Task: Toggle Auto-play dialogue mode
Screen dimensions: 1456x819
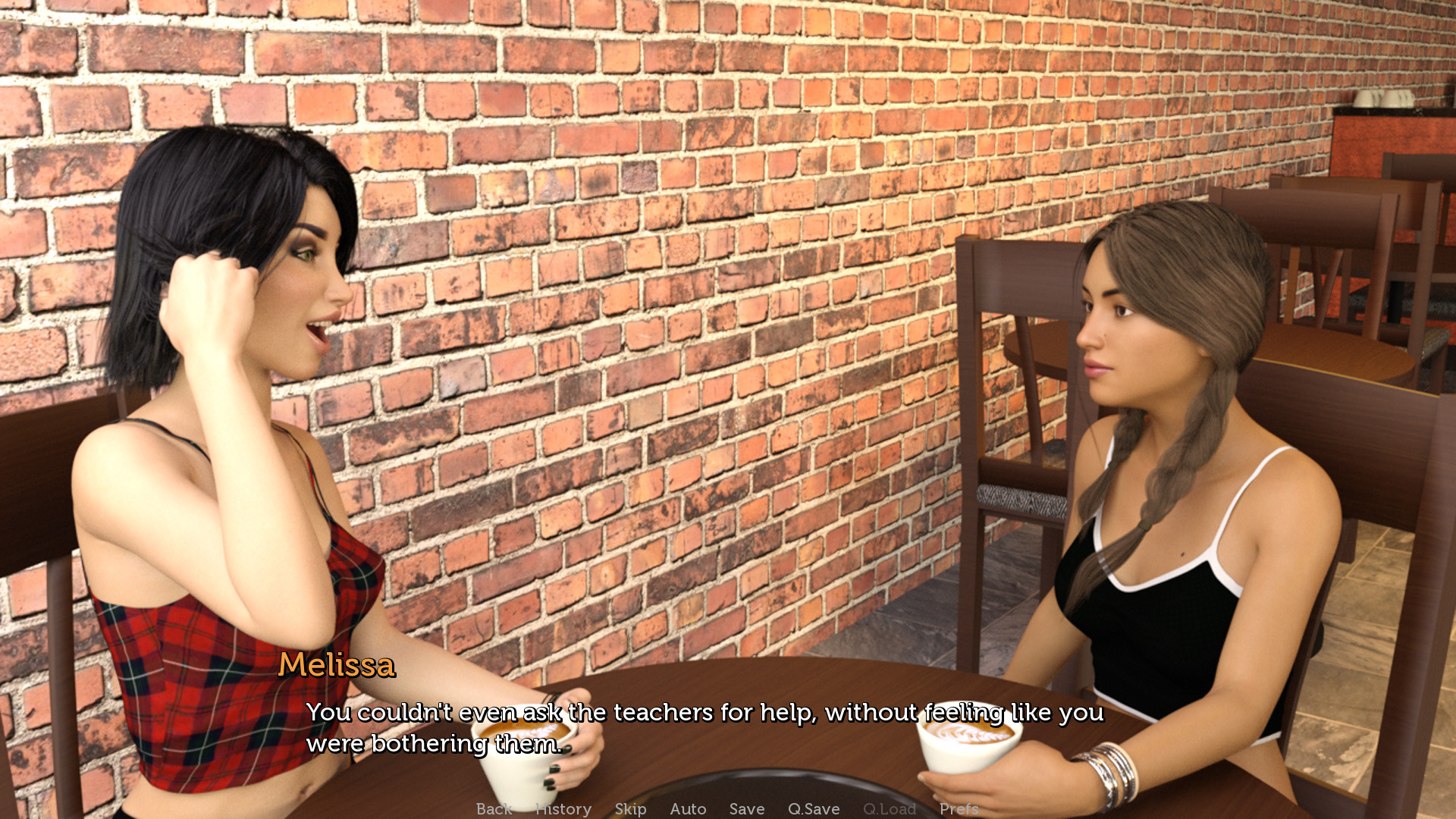Action: click(x=688, y=809)
